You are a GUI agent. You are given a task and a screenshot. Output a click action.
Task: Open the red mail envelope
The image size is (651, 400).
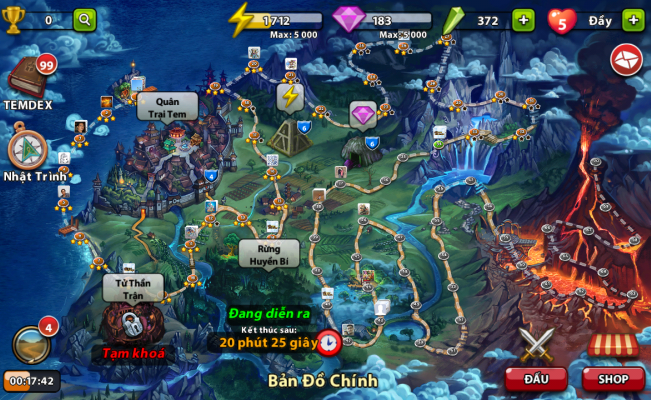pyautogui.click(x=627, y=59)
